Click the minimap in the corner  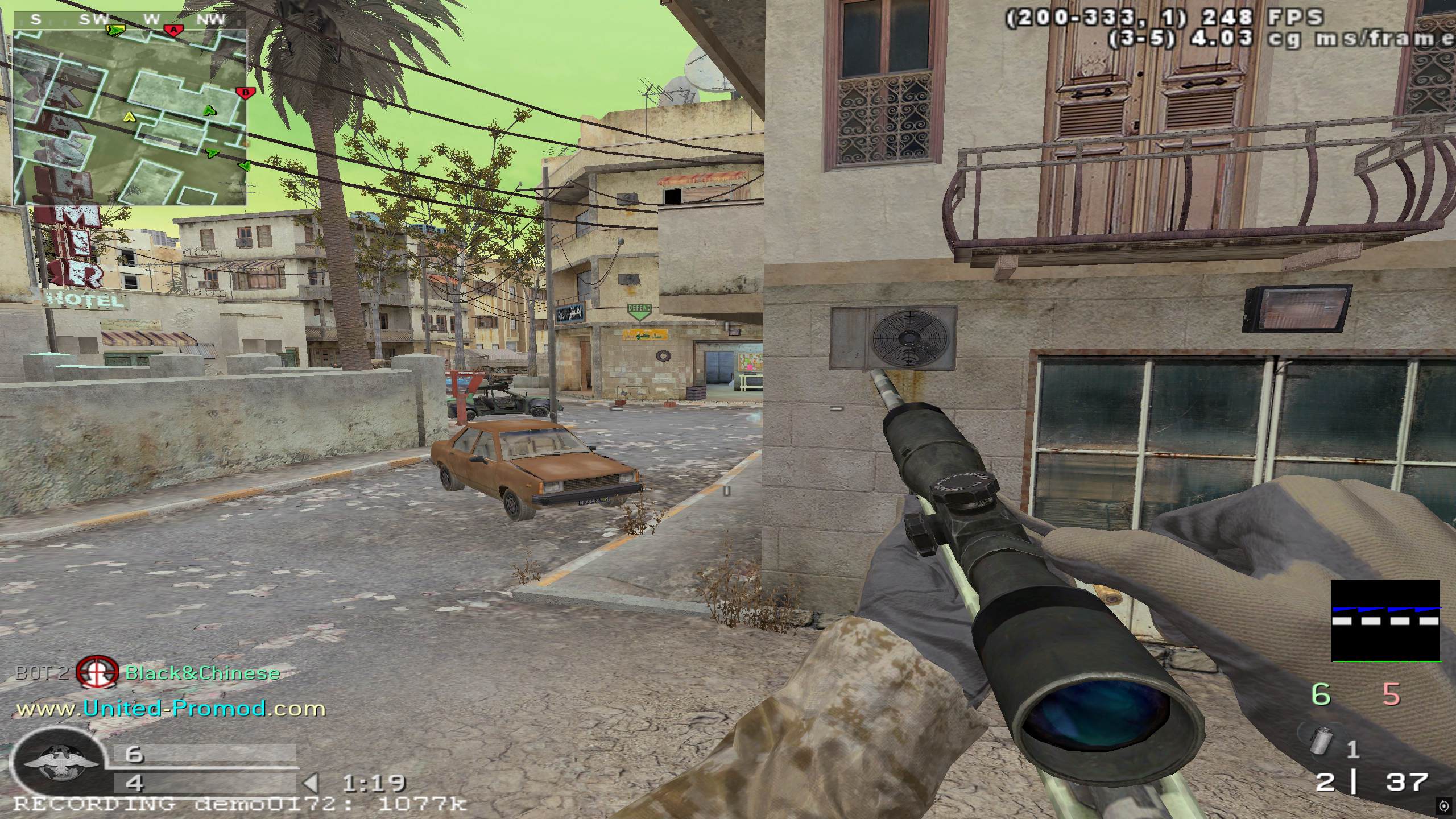(130, 117)
